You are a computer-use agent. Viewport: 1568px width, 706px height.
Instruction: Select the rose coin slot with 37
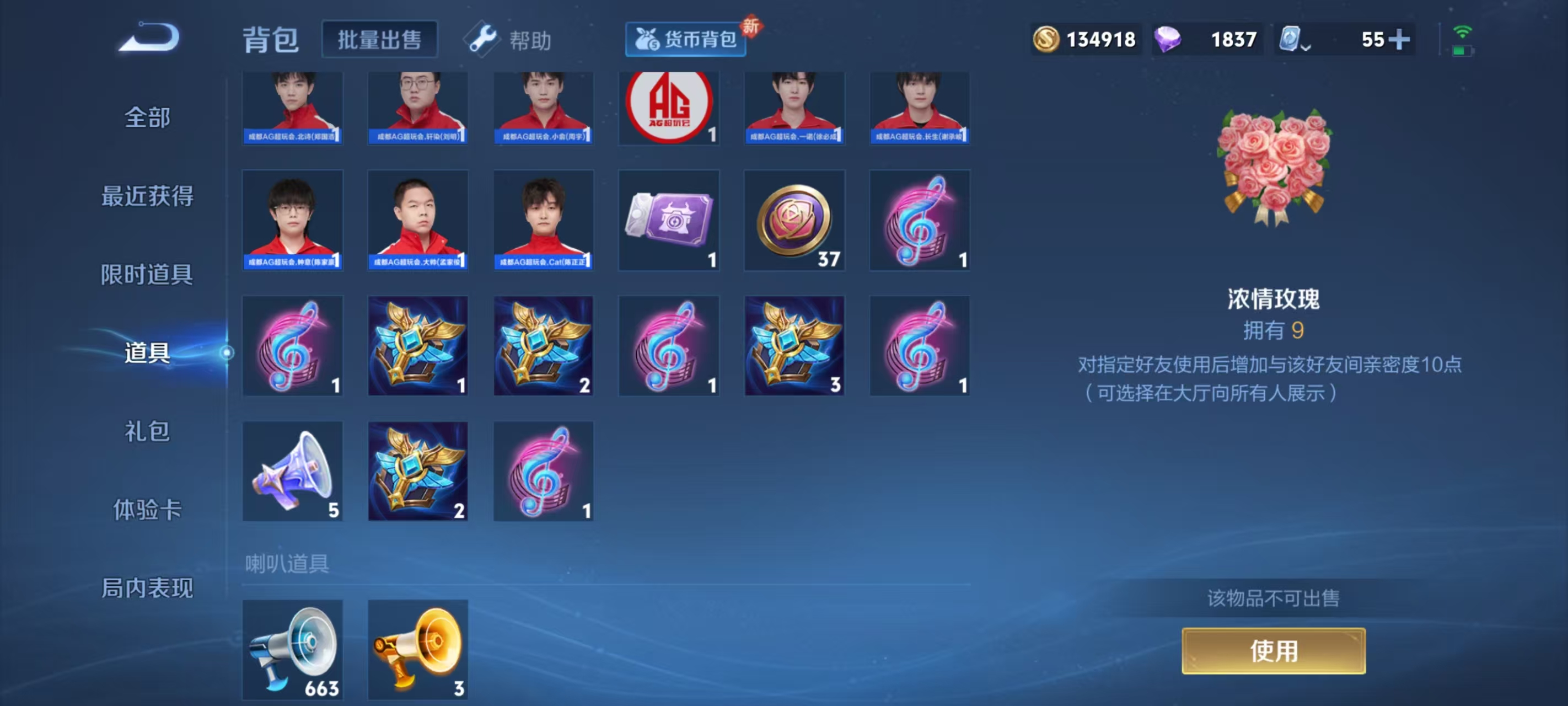pos(794,221)
